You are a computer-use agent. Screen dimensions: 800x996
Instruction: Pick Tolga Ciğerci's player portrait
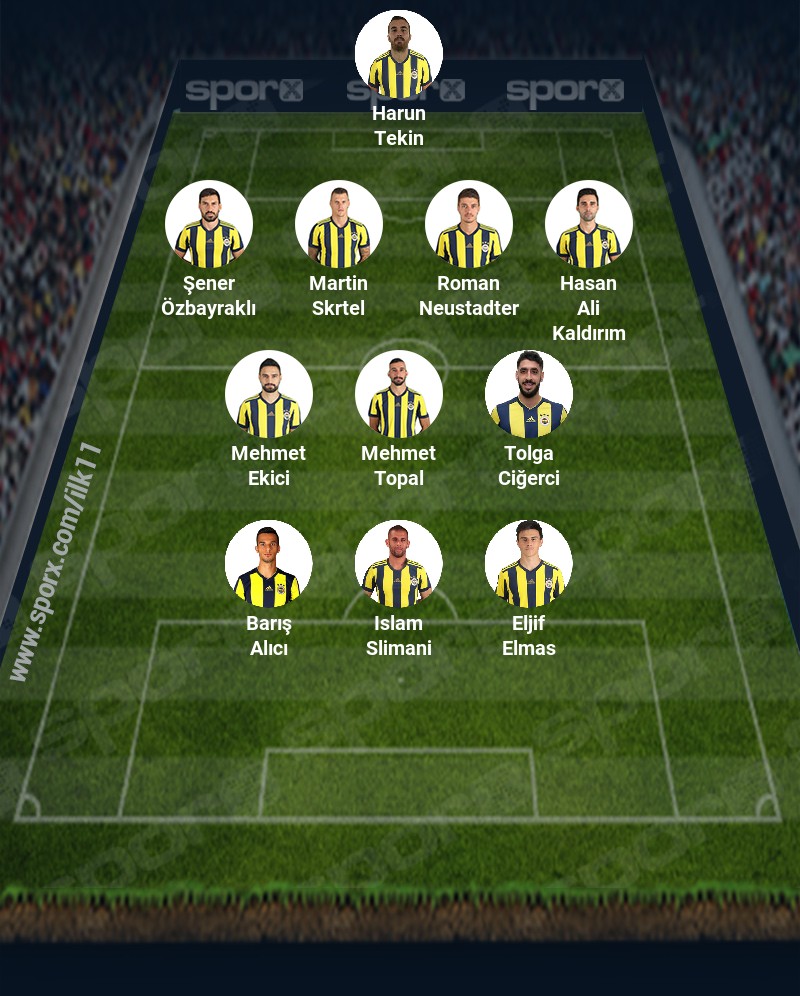click(529, 394)
